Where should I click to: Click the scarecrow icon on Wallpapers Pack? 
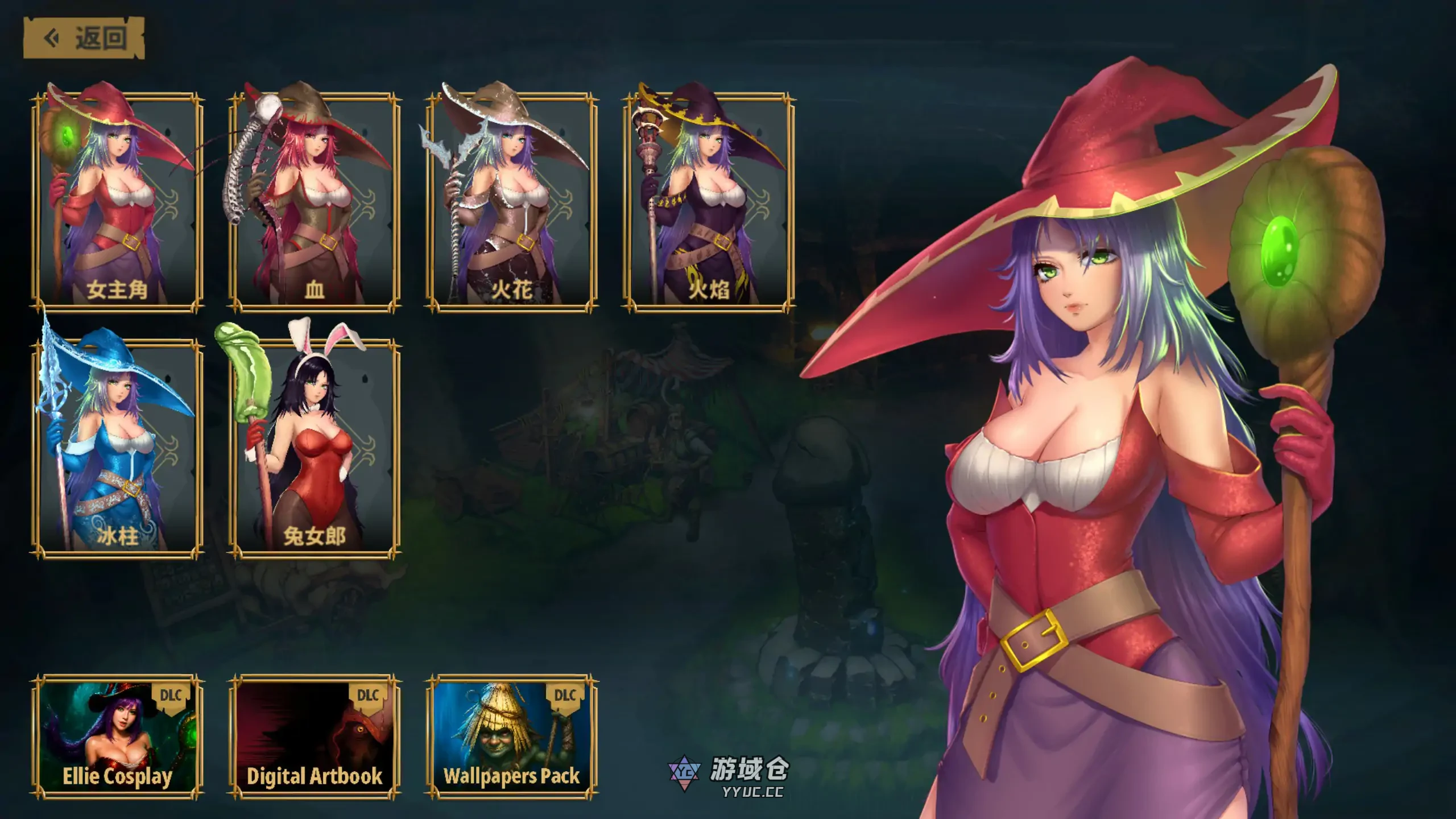[x=500, y=728]
